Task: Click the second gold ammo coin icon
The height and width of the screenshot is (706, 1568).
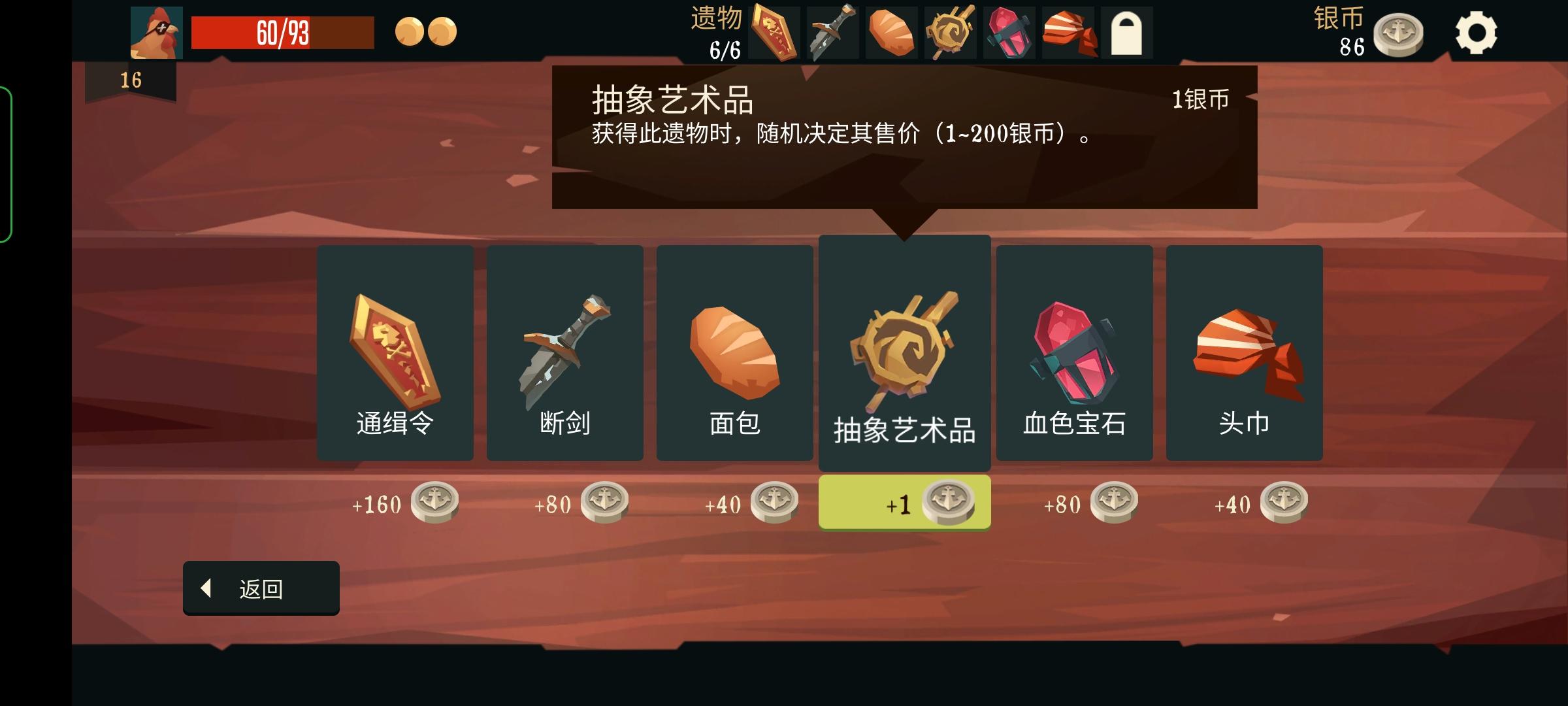Action: tap(443, 33)
